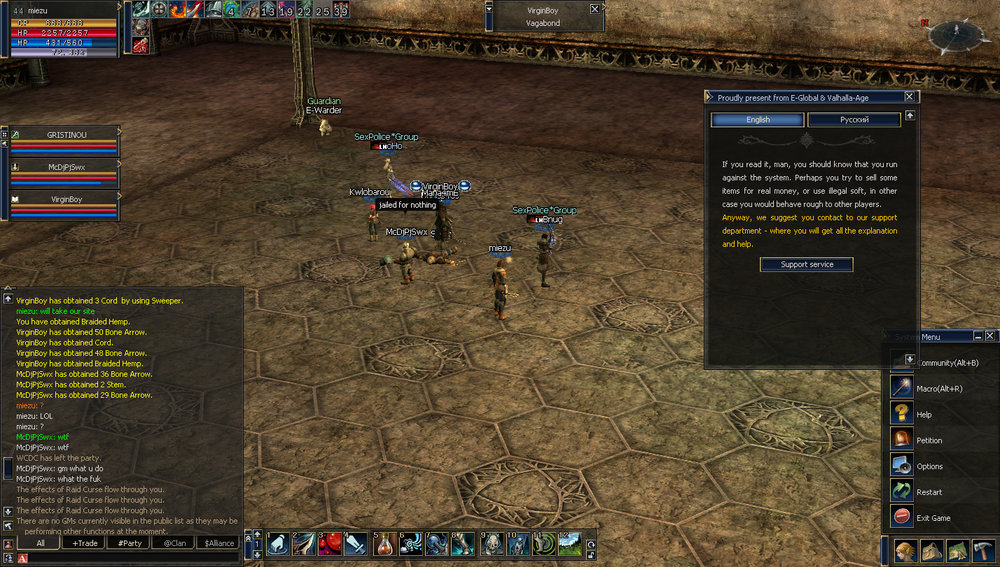The width and height of the screenshot is (1000, 567).
Task: Close the System Menu window
Action: coord(990,336)
